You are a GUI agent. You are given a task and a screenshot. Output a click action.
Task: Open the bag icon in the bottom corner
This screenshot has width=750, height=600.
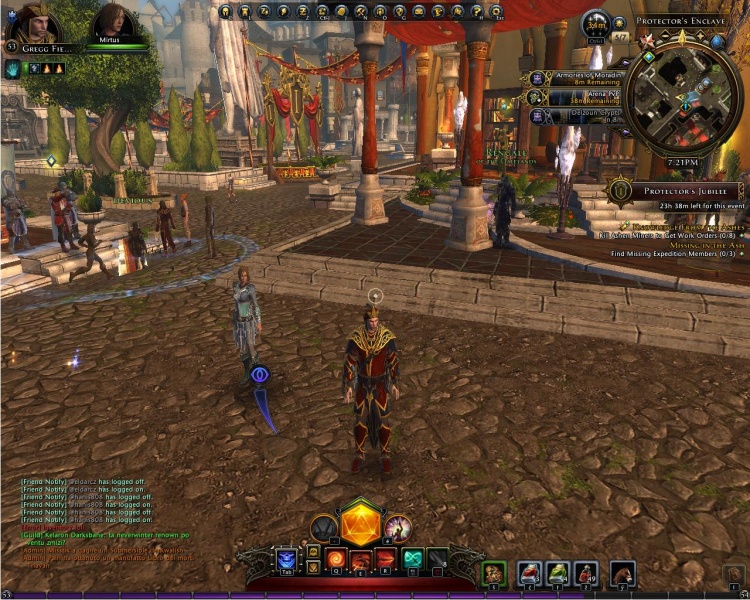pos(734,574)
